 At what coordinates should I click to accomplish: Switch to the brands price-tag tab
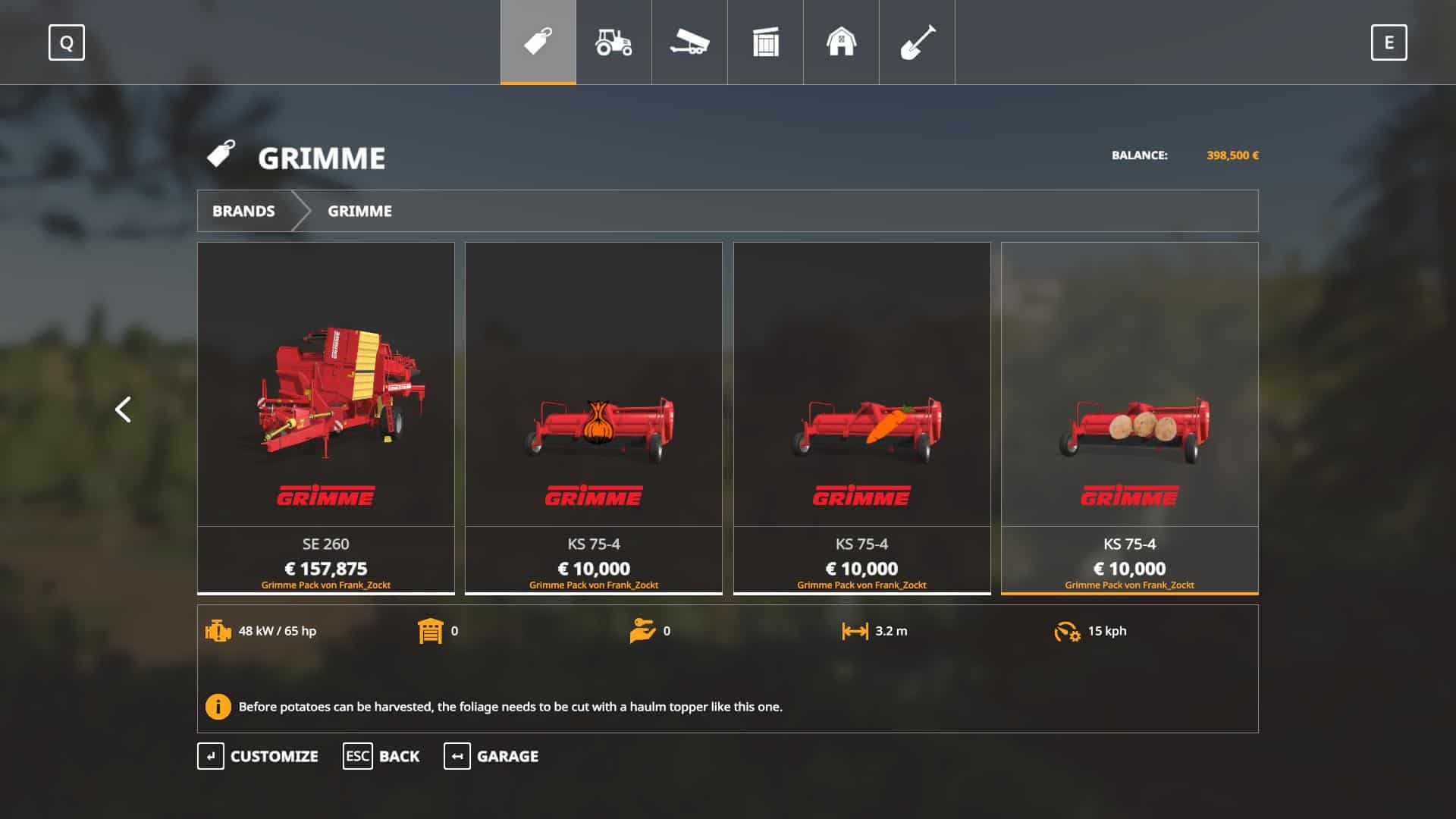point(538,42)
